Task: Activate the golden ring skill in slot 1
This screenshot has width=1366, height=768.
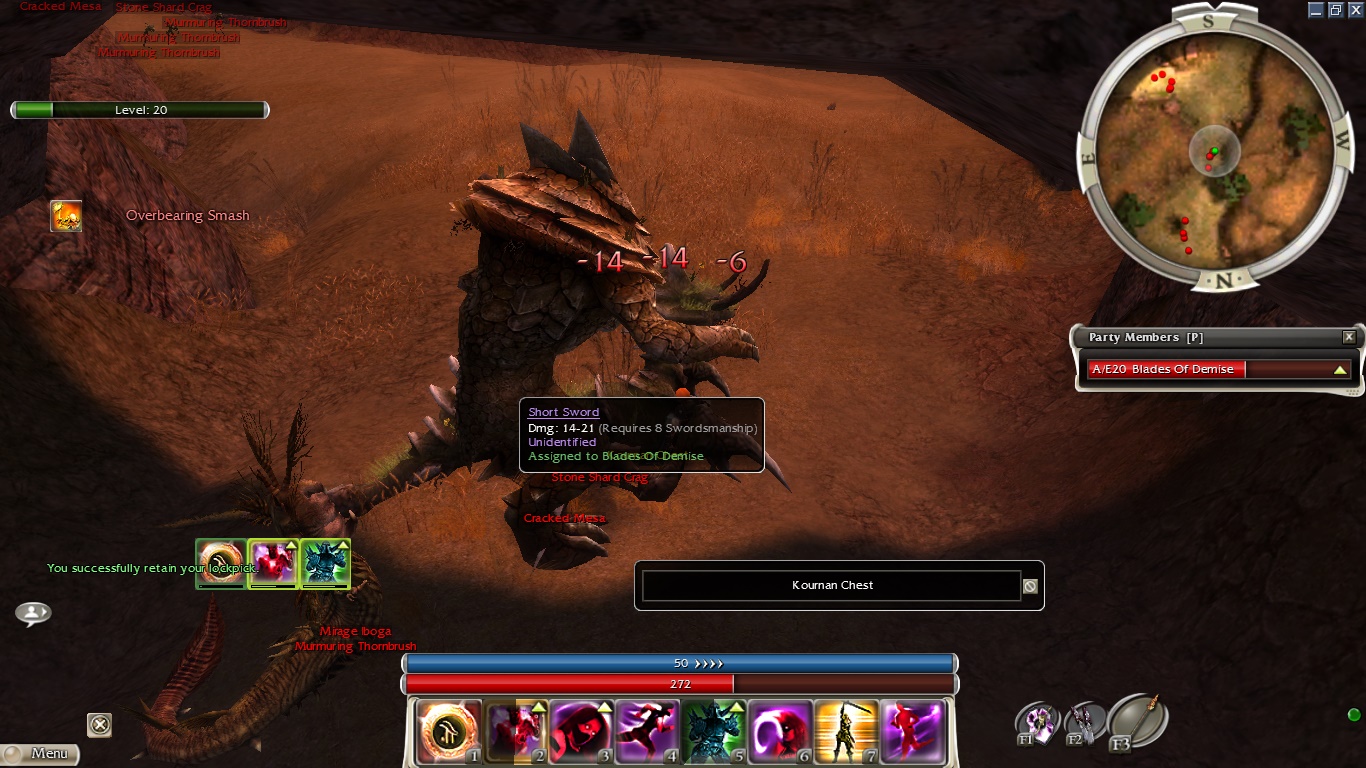Action: click(449, 732)
